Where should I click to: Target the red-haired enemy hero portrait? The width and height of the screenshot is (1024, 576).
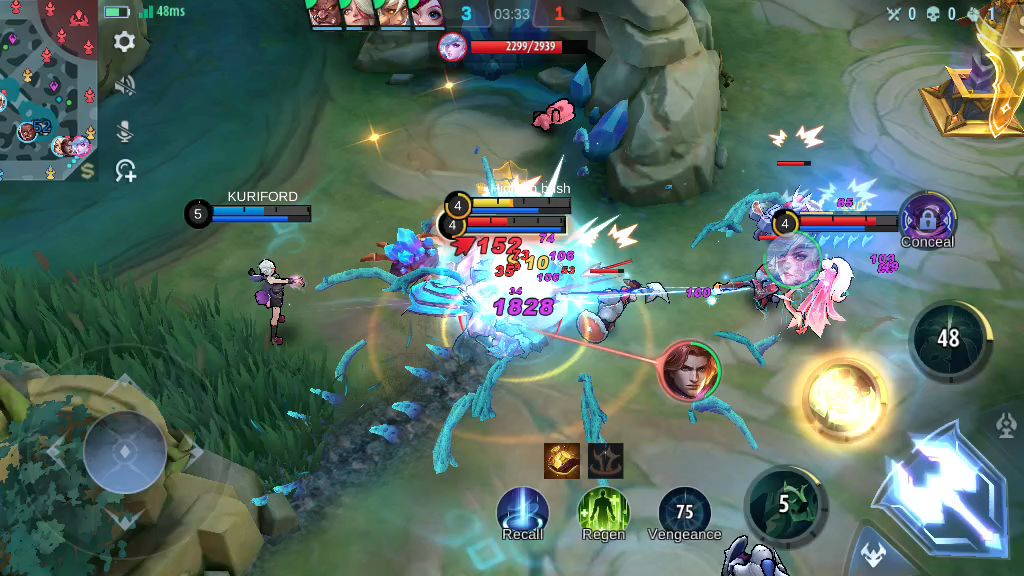coord(689,371)
